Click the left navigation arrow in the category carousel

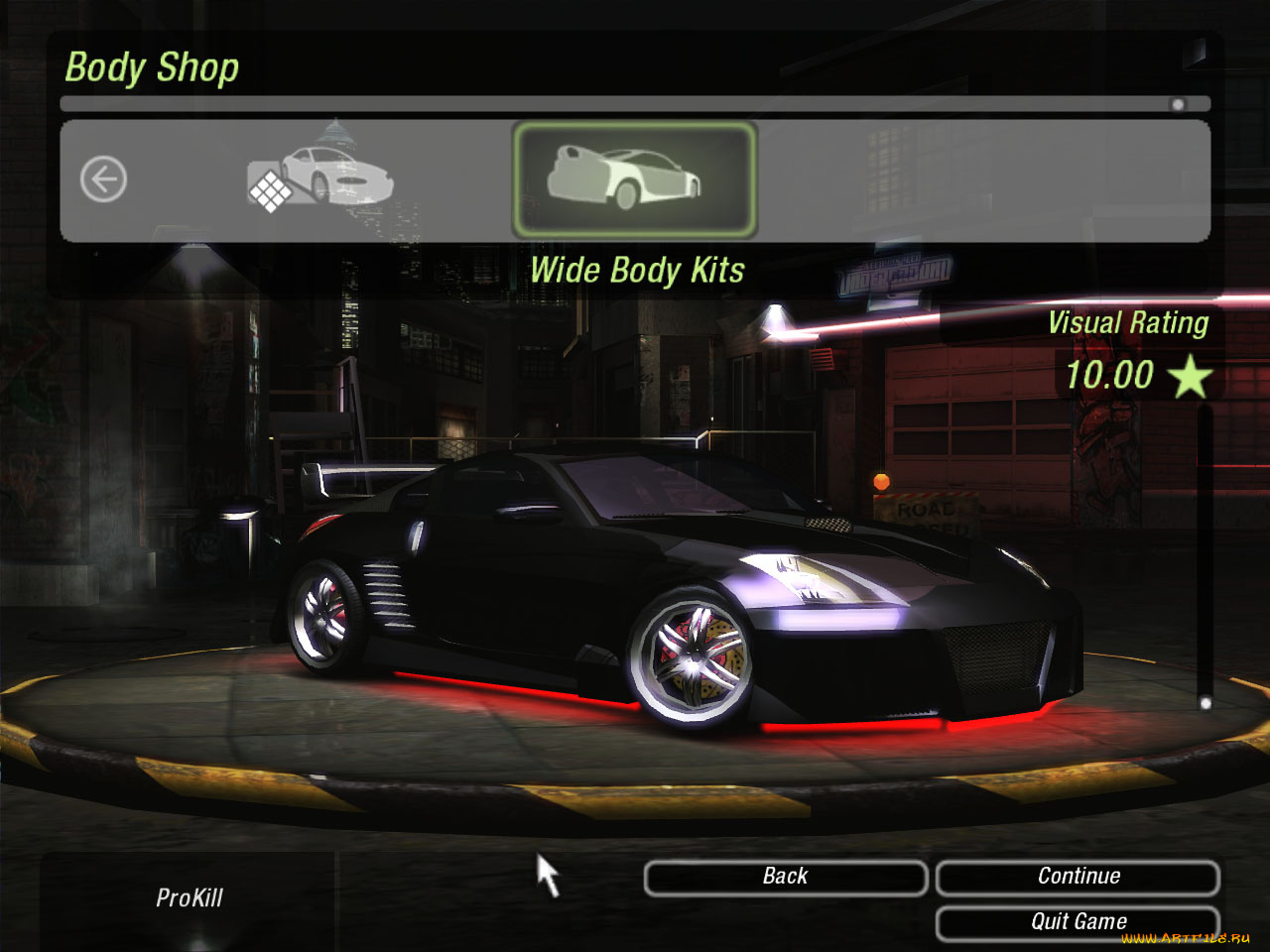point(104,178)
